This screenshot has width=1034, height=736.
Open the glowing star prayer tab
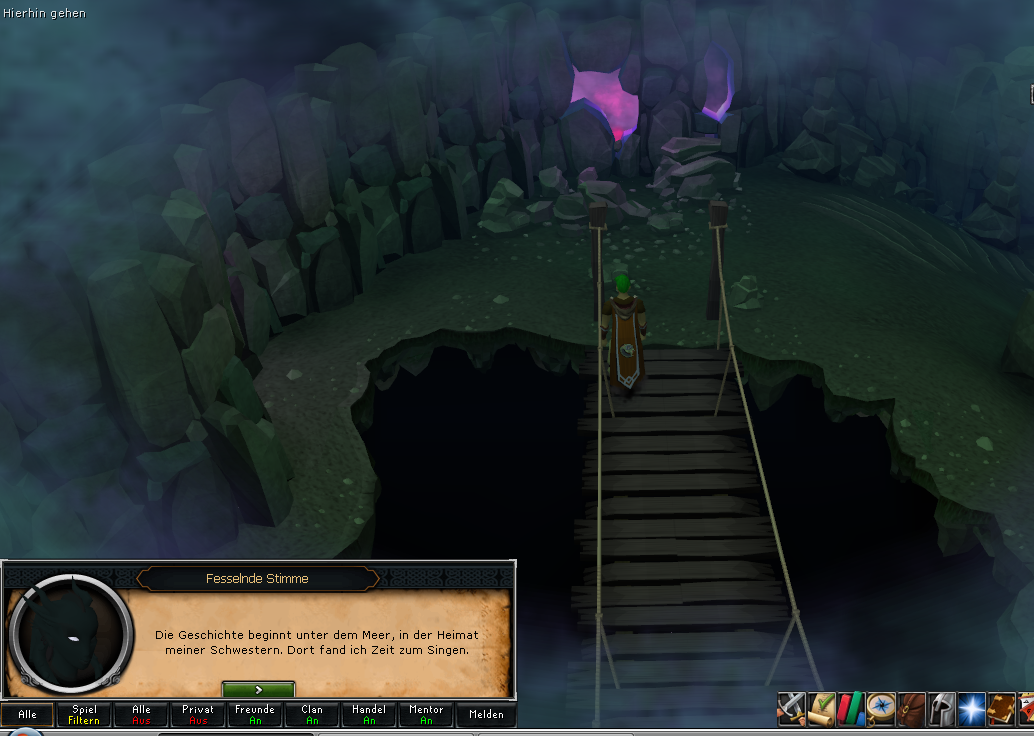click(972, 709)
